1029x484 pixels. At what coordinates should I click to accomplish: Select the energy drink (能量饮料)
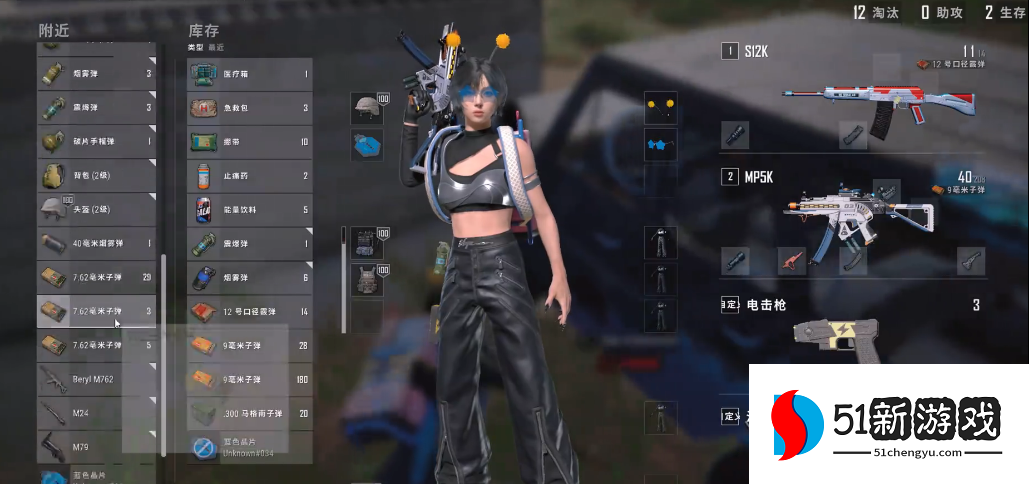(x=250, y=210)
